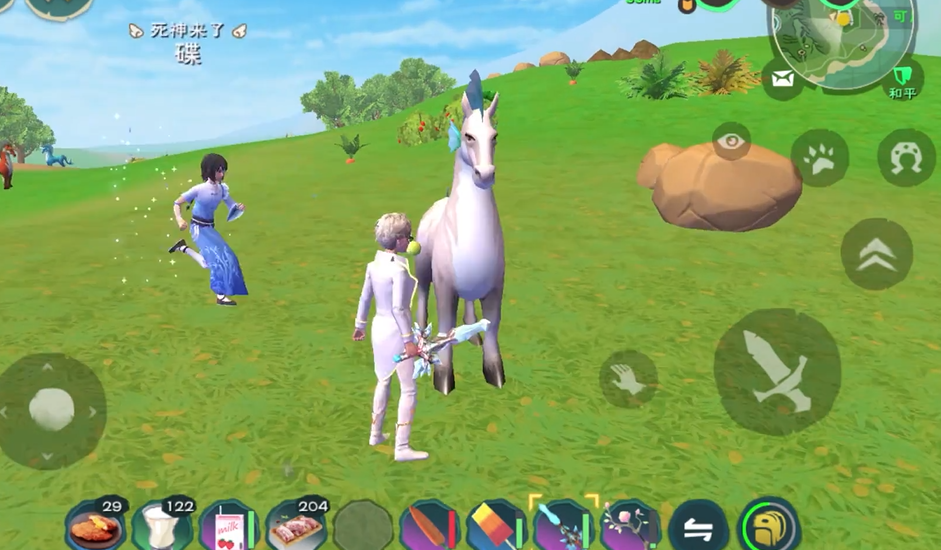
Task: Touch the virtual movement joystick
Action: (x=52, y=409)
